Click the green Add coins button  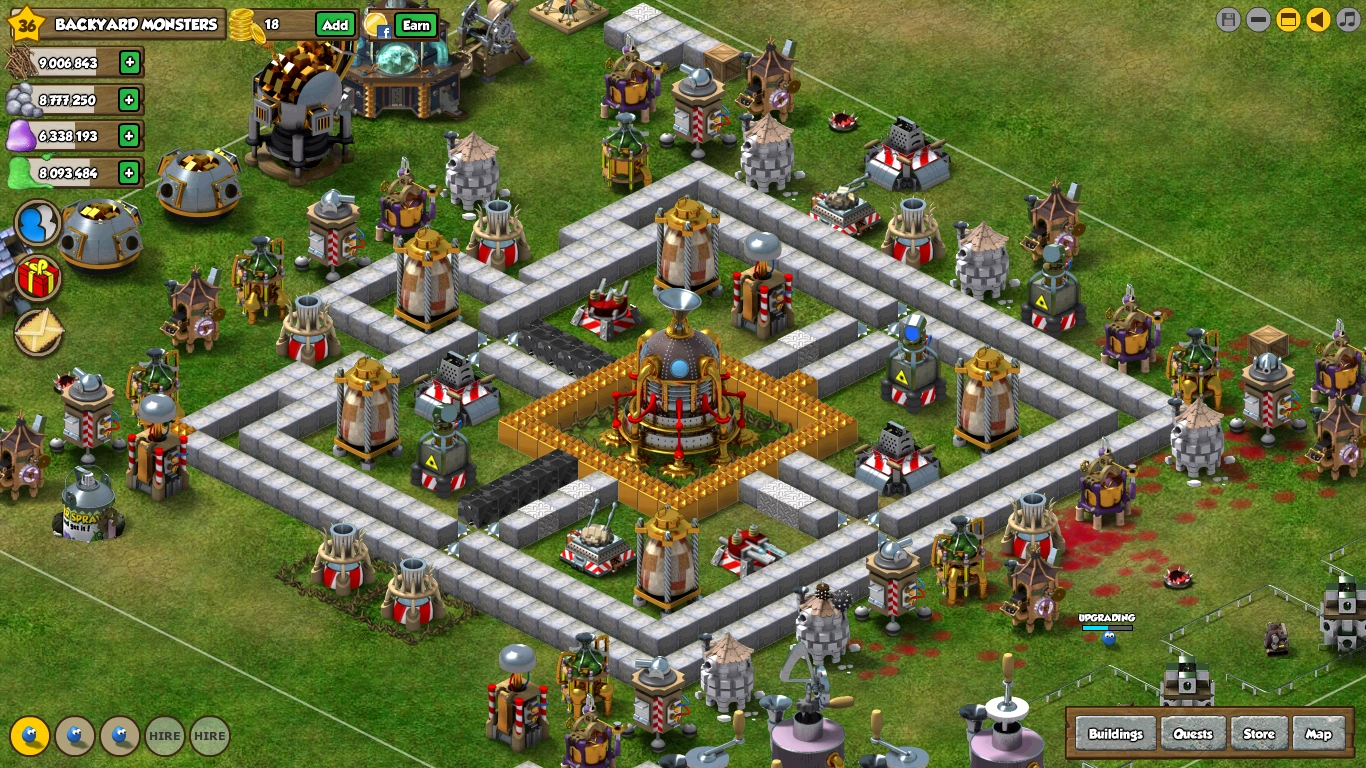pos(336,25)
